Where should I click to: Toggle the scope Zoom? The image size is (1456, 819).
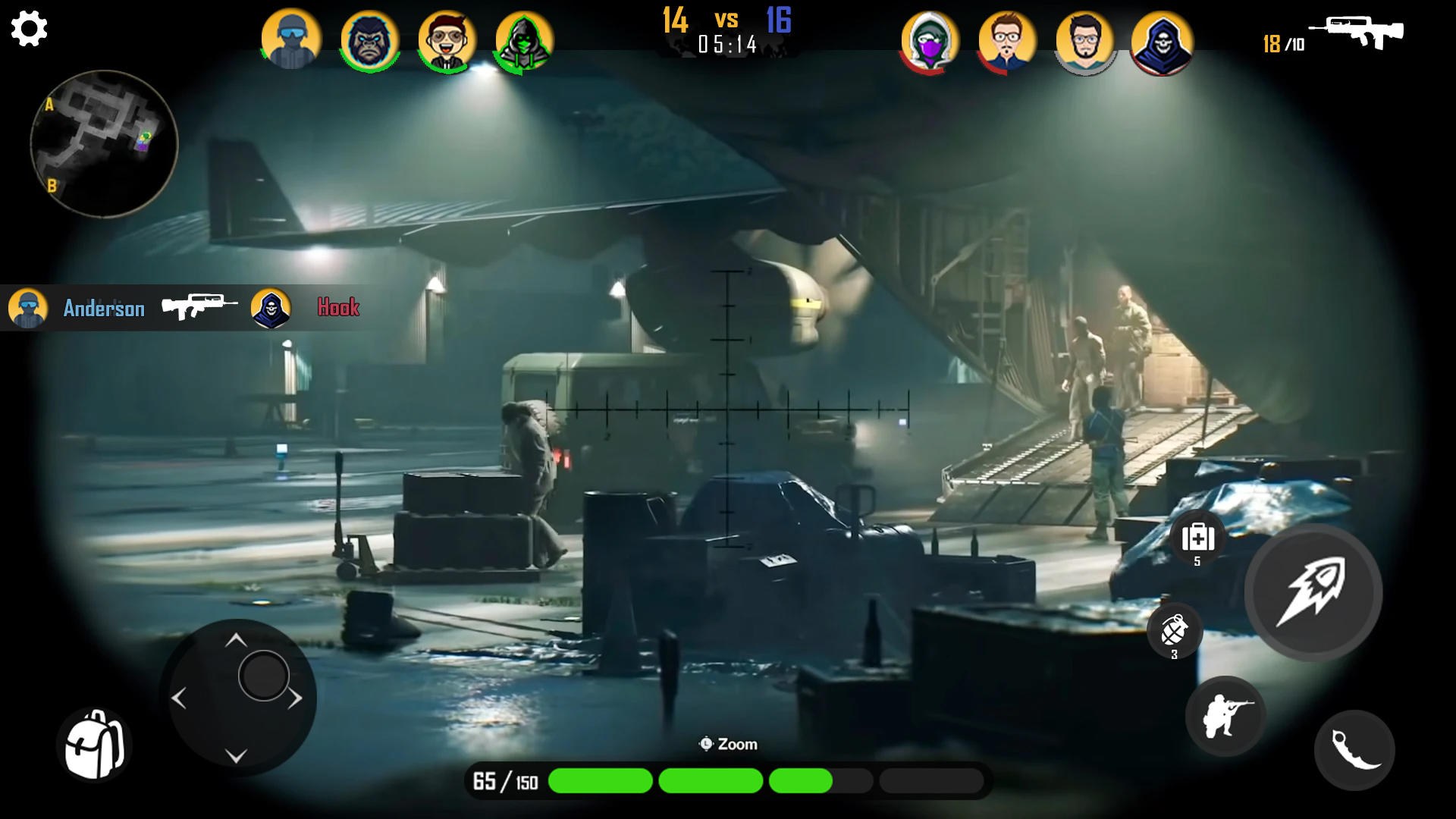(728, 744)
